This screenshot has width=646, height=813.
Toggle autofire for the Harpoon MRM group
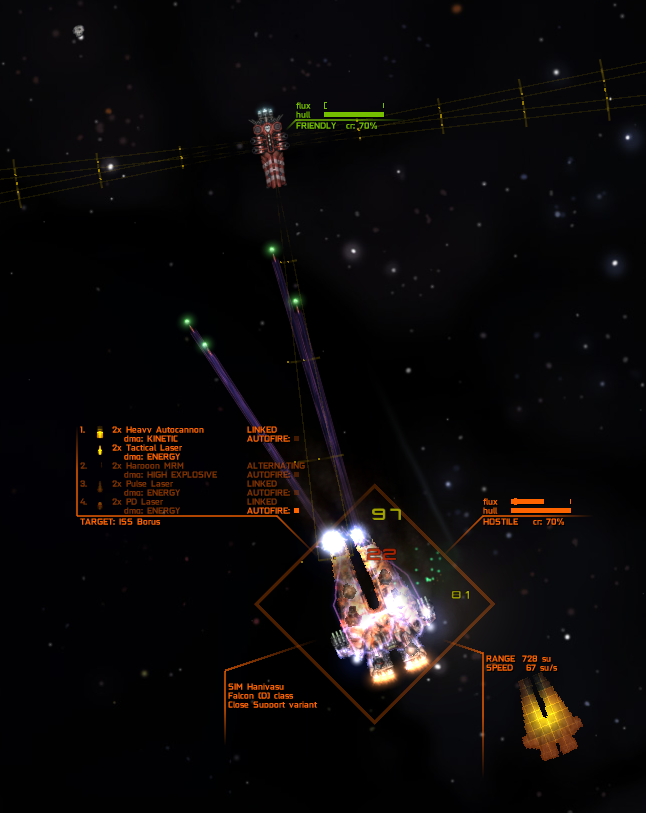click(296, 474)
